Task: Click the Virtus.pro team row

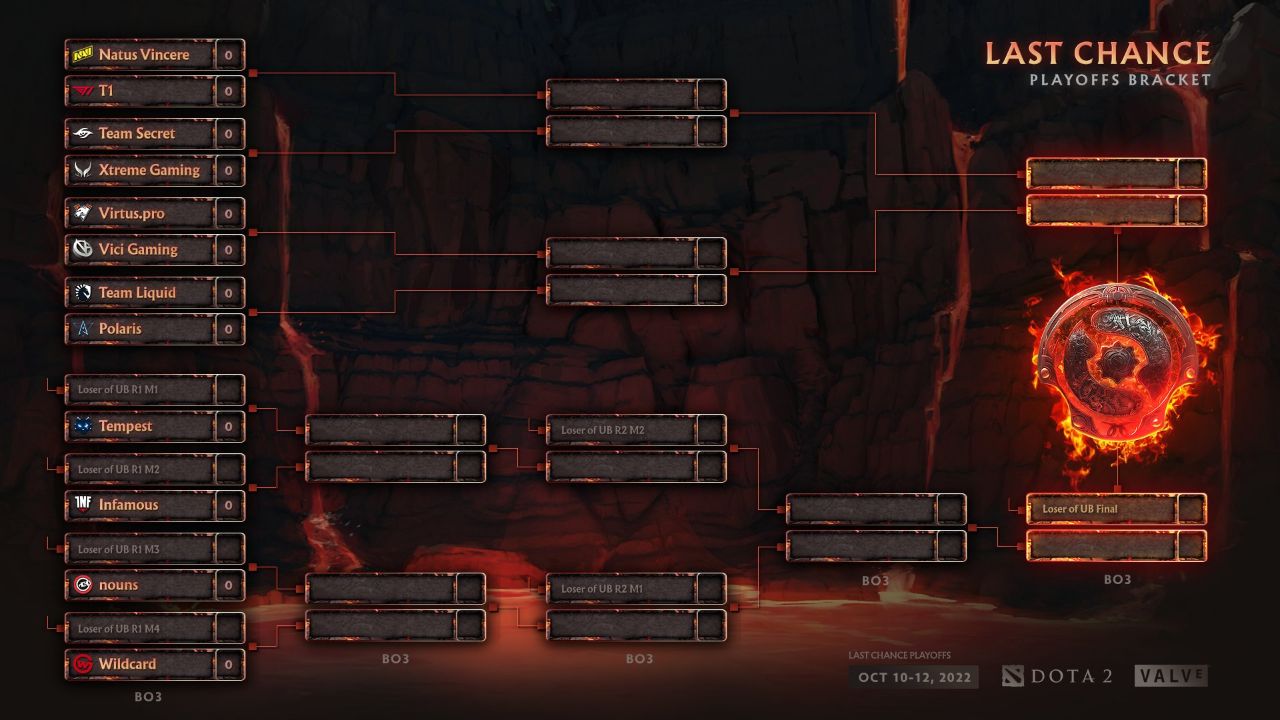Action: pos(142,214)
